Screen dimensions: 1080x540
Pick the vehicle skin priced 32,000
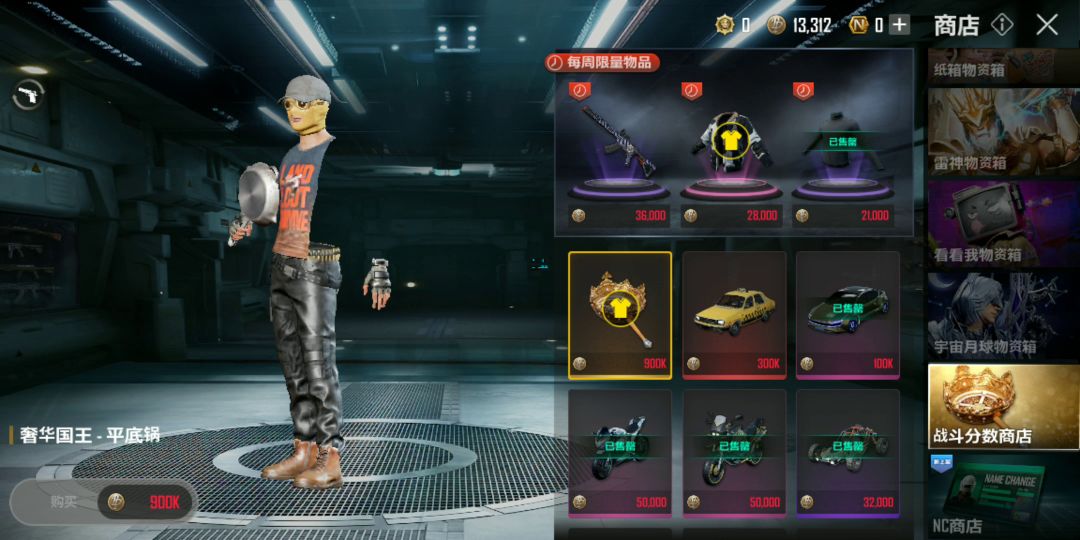[848, 452]
